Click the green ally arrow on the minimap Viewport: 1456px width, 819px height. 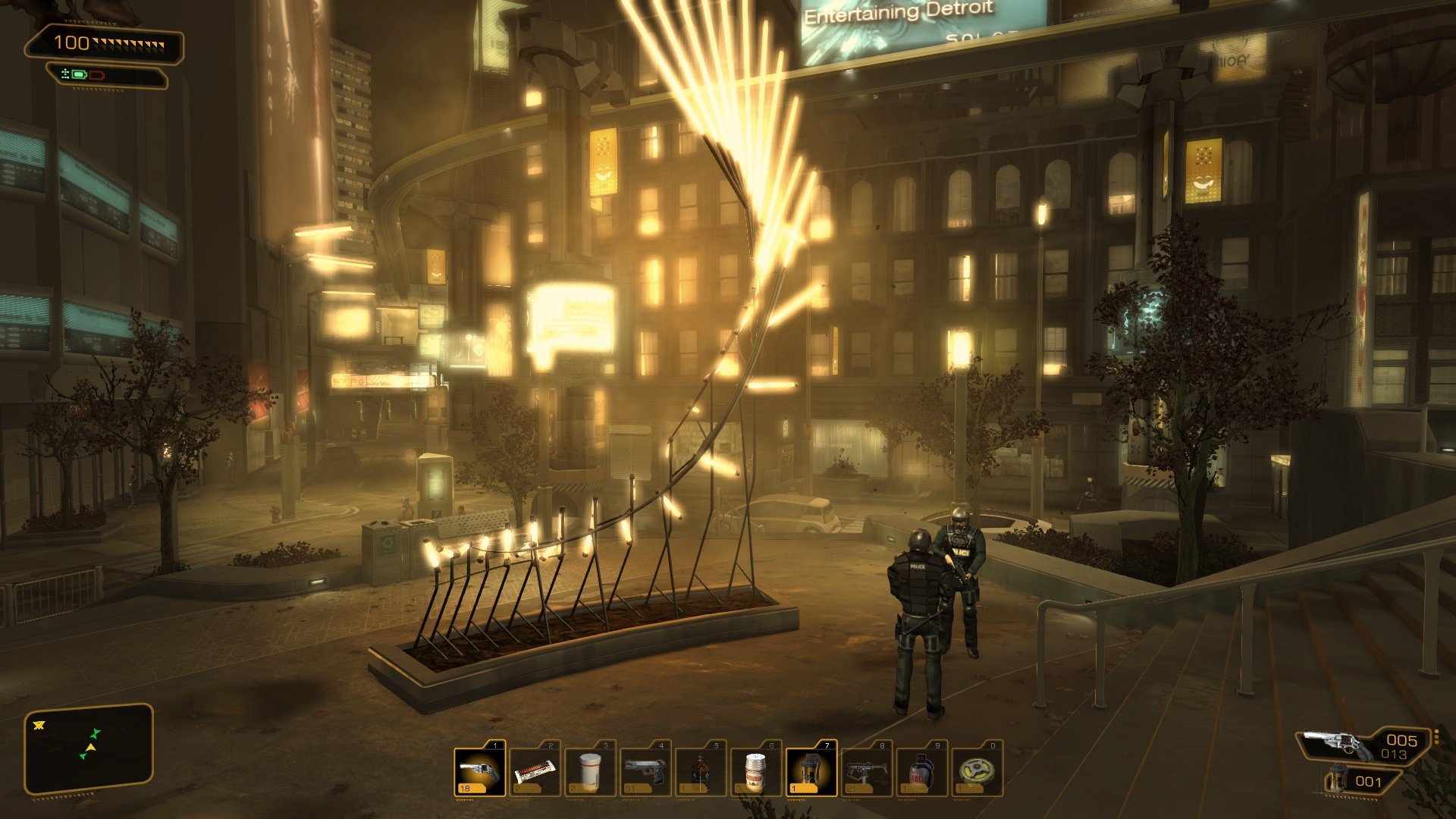tap(96, 733)
